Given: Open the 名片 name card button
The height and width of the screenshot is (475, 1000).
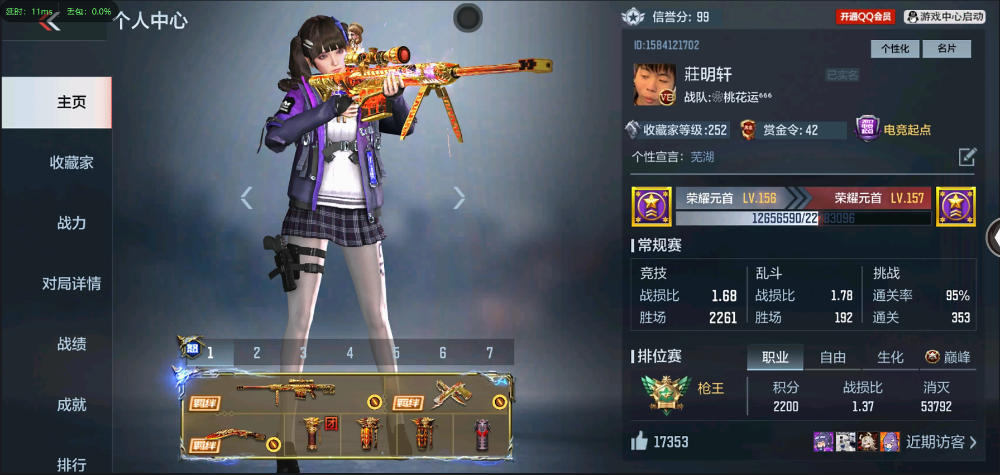Looking at the screenshot, I should point(945,49).
